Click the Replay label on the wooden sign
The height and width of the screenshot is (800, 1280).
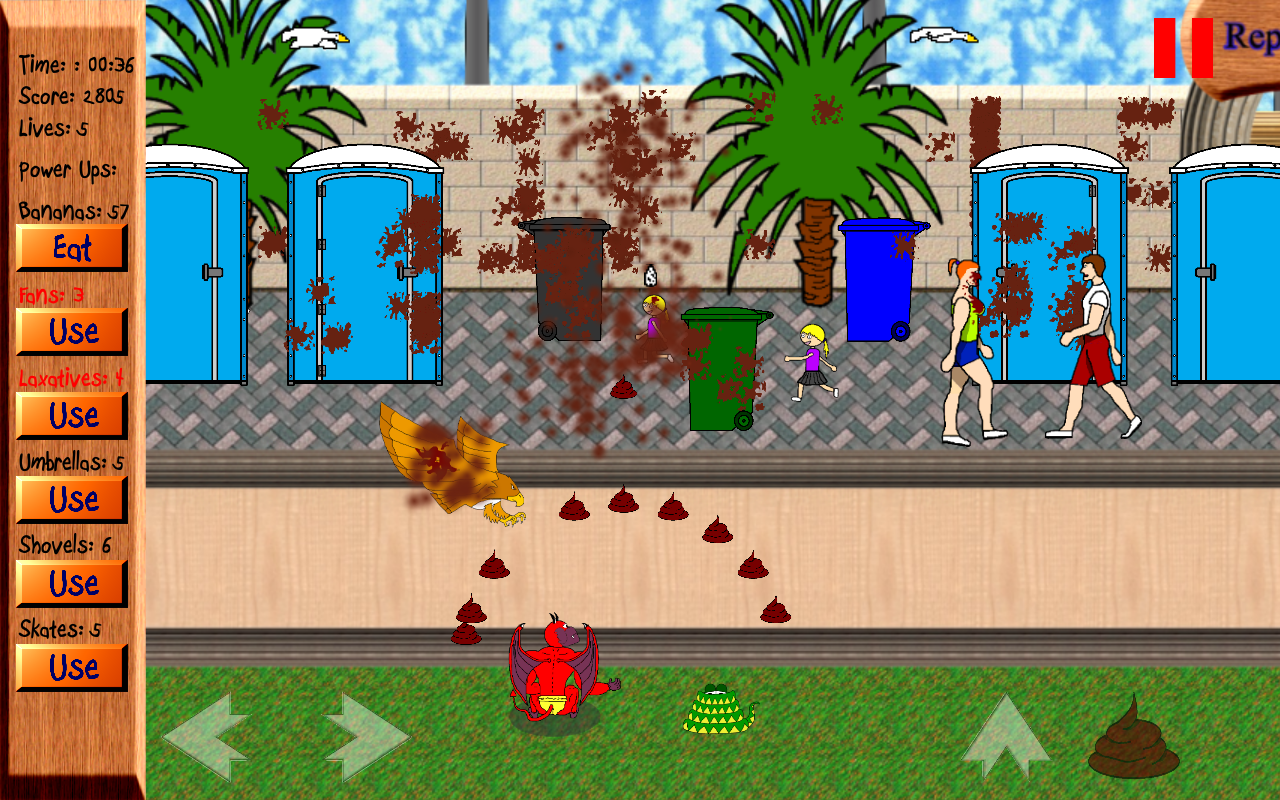(1252, 40)
